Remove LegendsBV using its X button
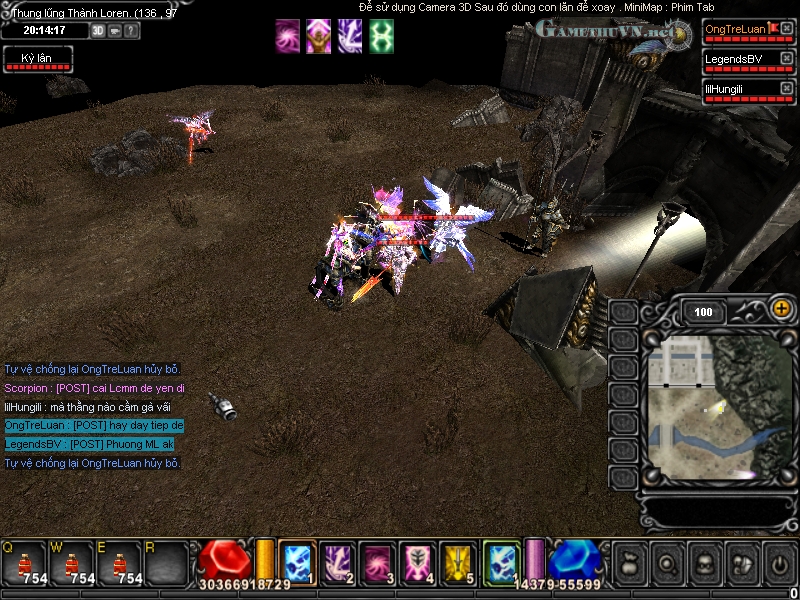800x600 pixels. coord(786,60)
